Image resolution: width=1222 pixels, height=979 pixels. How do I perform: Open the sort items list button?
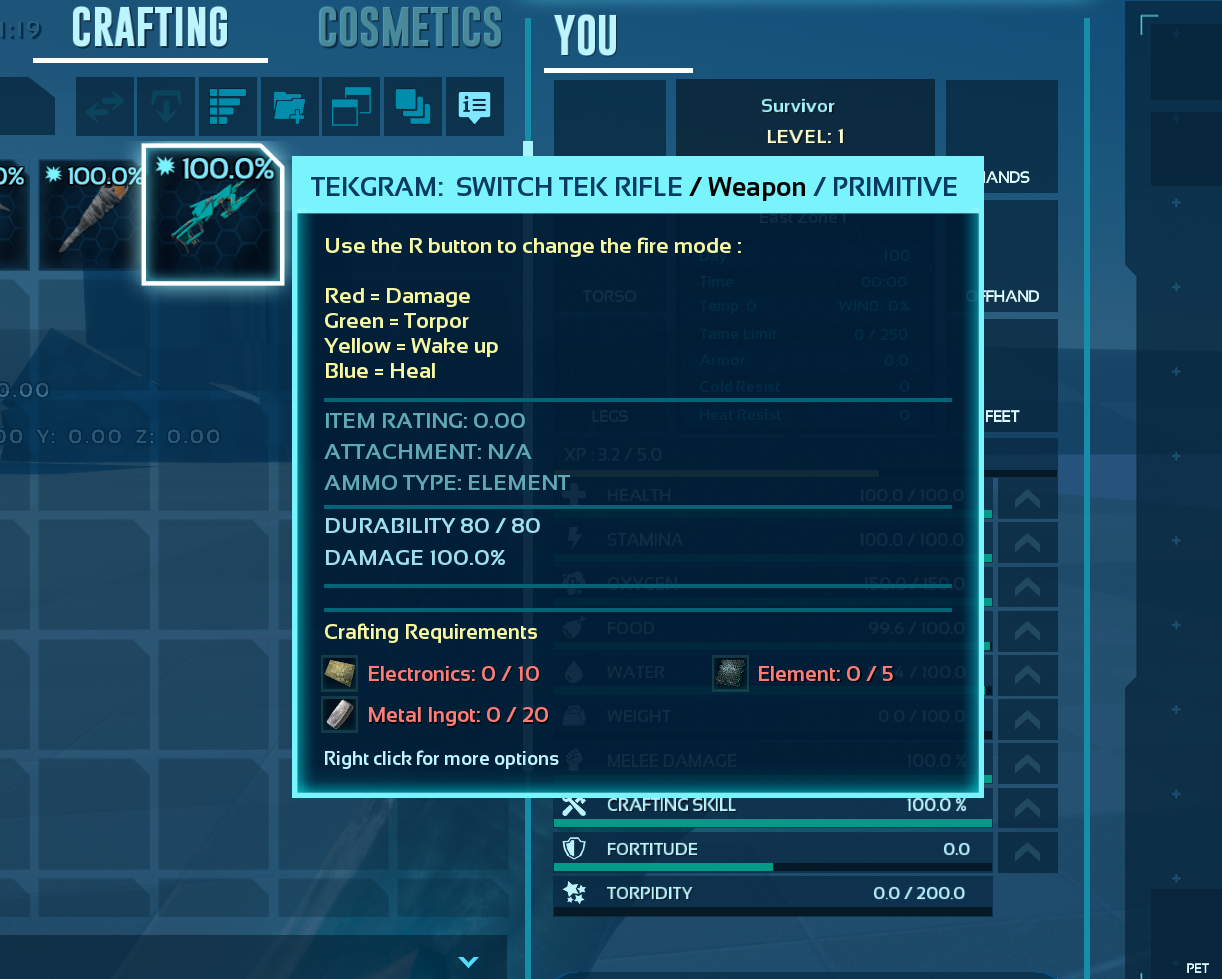pyautogui.click(x=228, y=107)
